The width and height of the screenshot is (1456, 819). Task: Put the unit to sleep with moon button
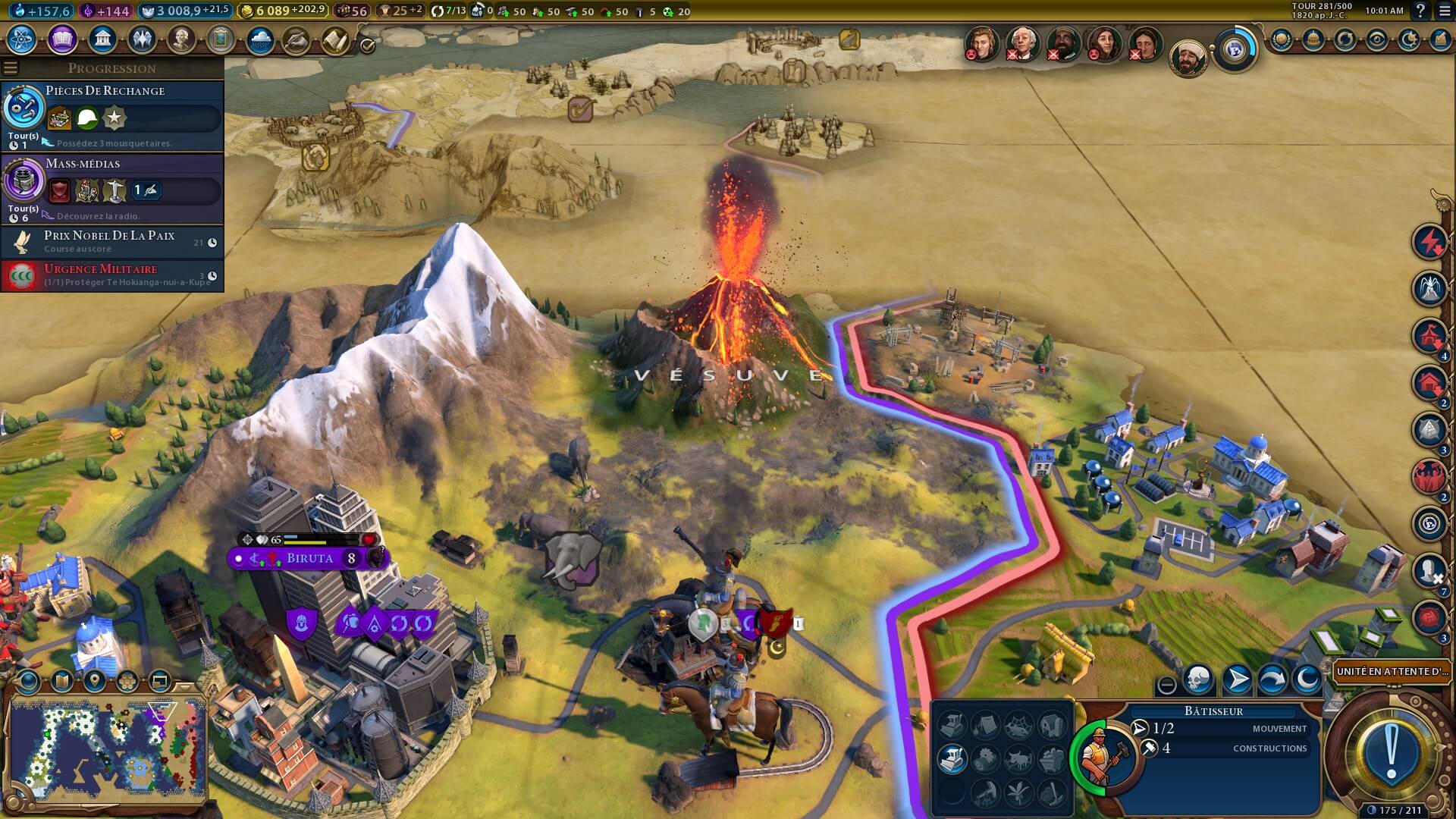click(x=1307, y=679)
